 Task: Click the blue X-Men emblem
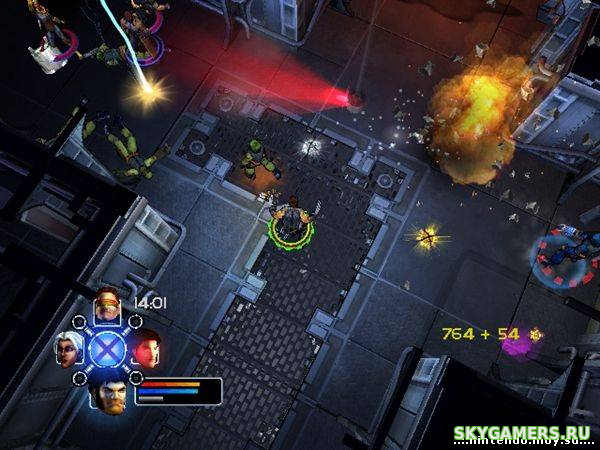pos(106,349)
